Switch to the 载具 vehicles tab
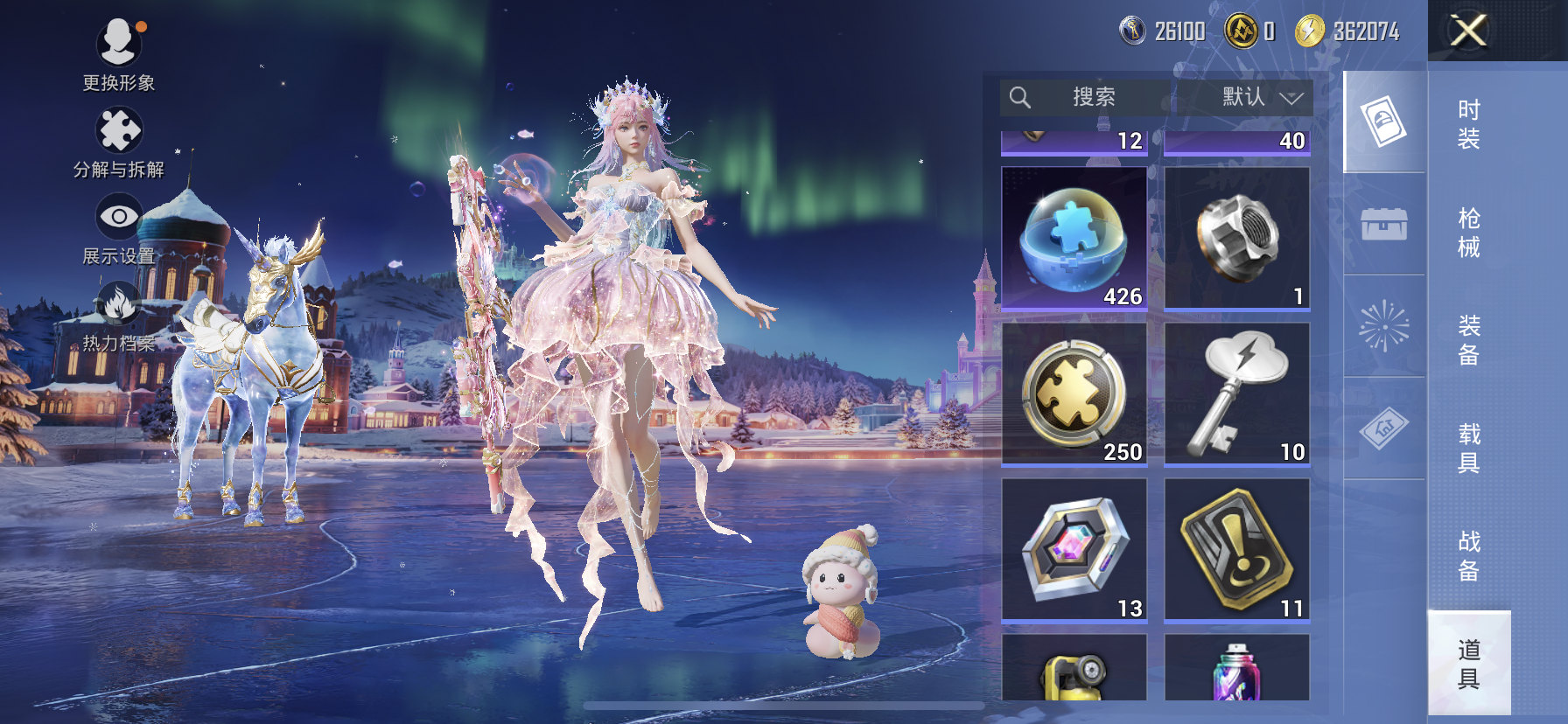 1468,449
